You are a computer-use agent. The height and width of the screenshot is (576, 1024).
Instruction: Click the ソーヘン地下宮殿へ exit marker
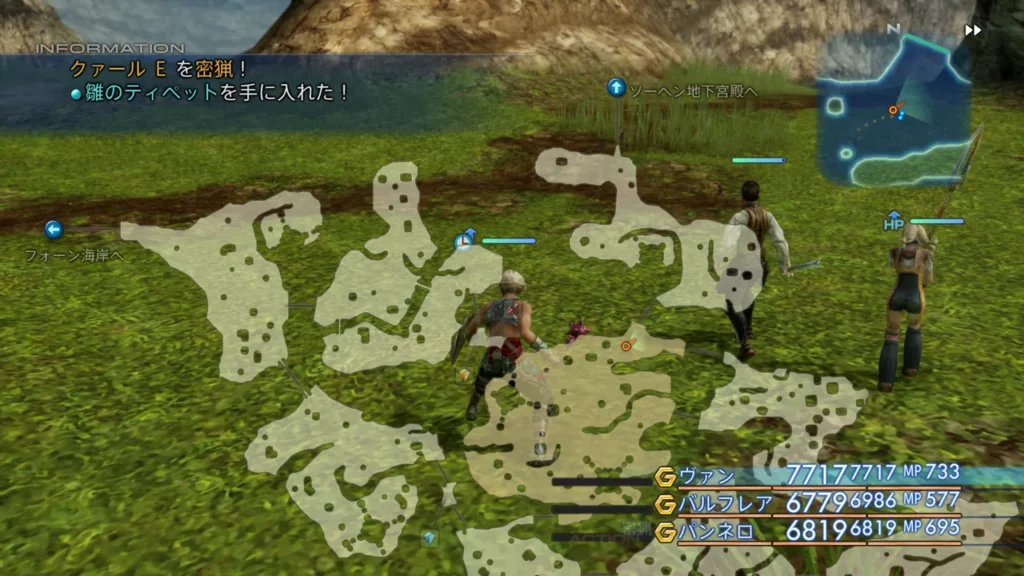tap(616, 88)
